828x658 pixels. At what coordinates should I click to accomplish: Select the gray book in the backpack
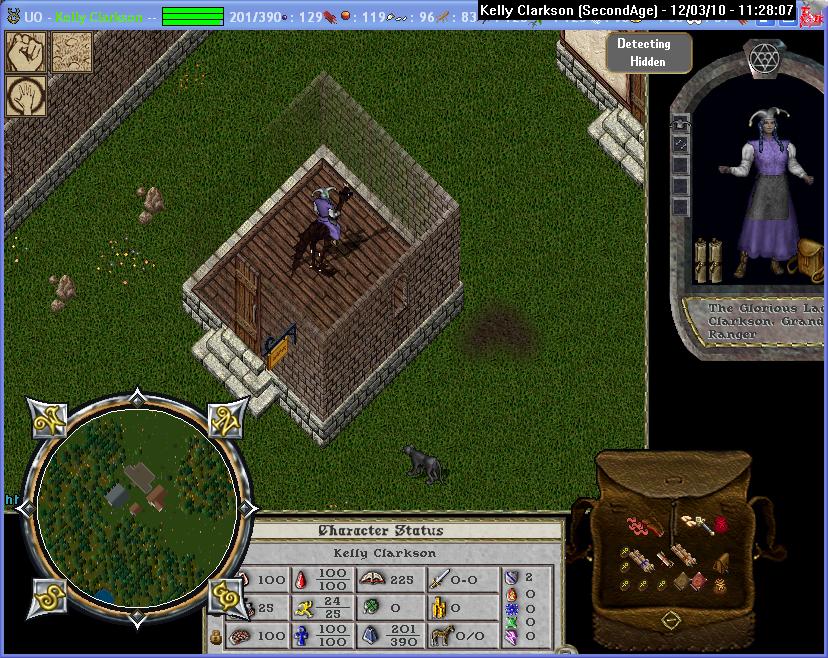[x=681, y=580]
